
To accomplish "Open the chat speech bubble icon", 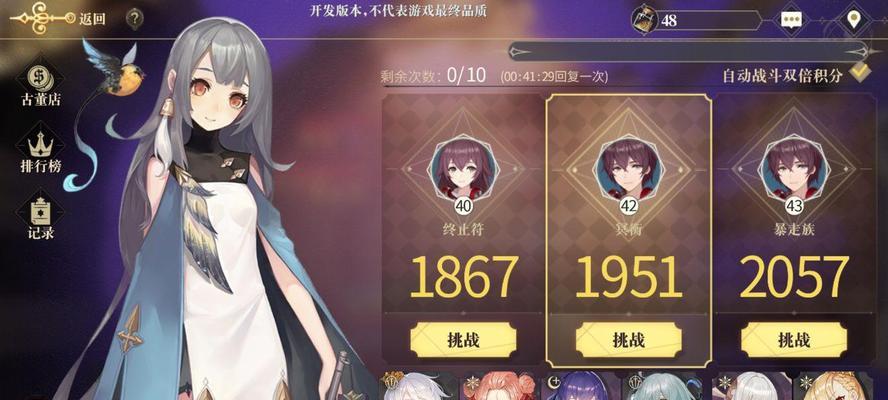I will coord(792,18).
